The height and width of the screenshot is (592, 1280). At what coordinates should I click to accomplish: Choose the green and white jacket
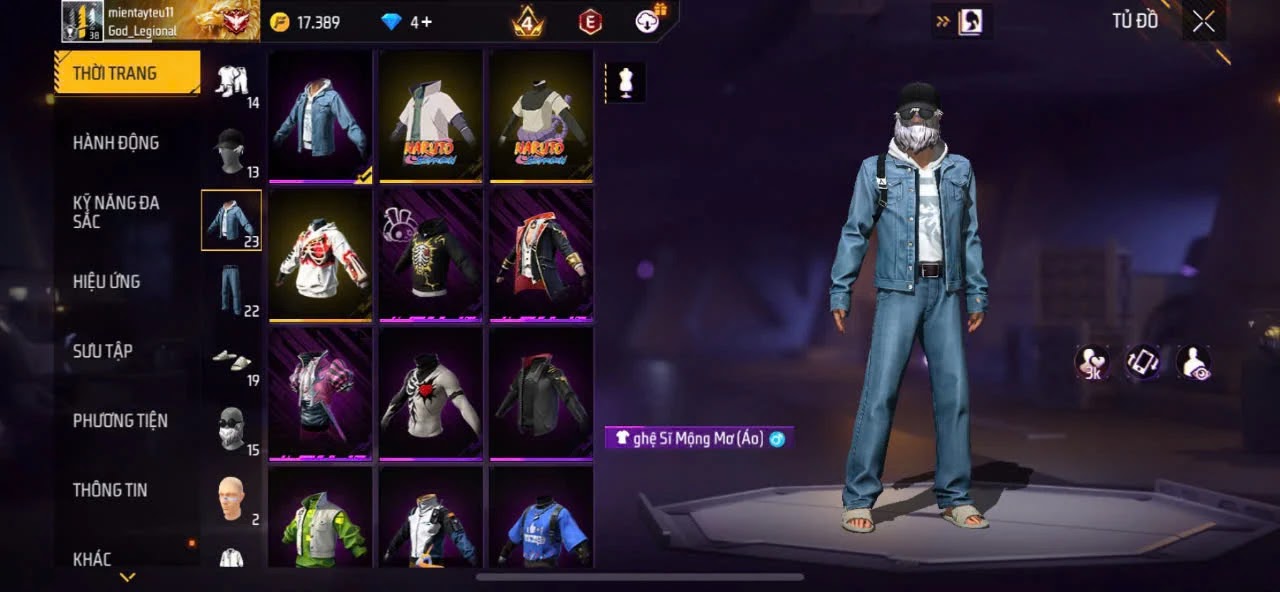[x=320, y=520]
